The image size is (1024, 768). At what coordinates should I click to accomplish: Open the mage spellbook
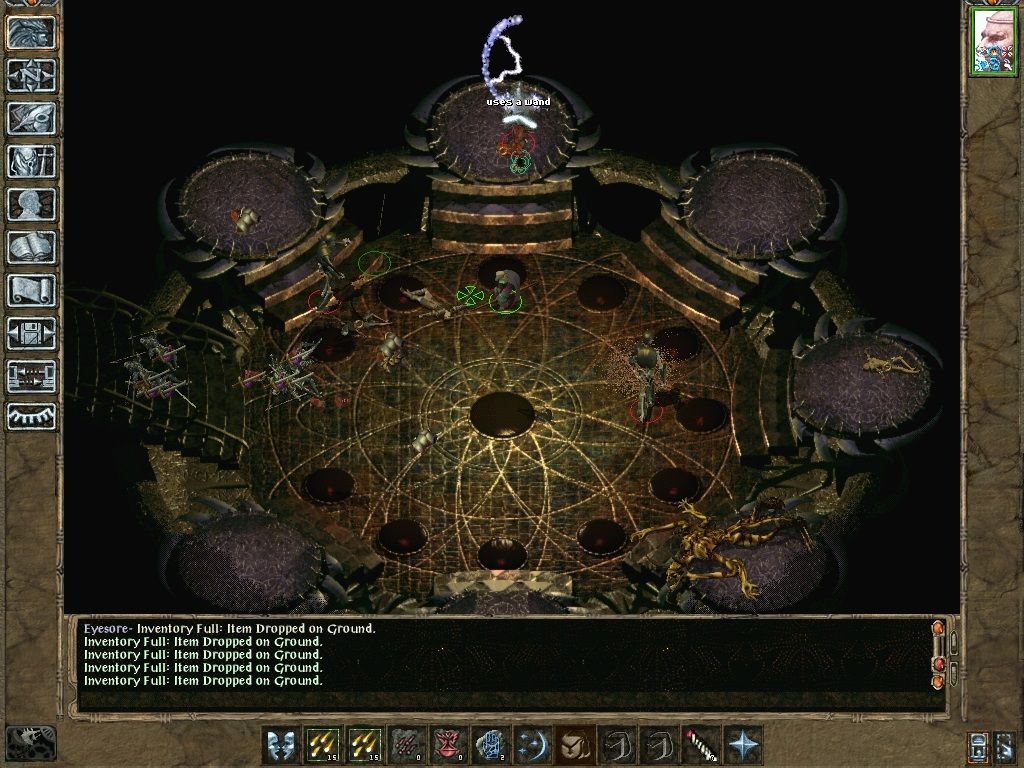(32, 247)
